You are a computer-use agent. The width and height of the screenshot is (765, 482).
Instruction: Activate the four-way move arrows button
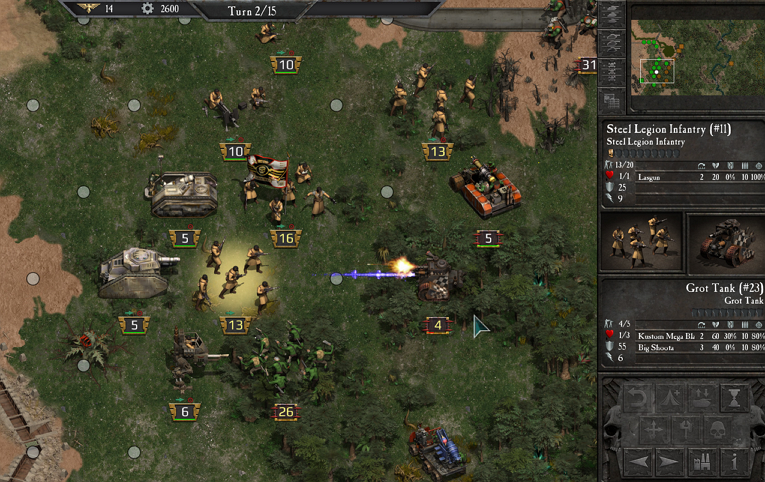654,431
